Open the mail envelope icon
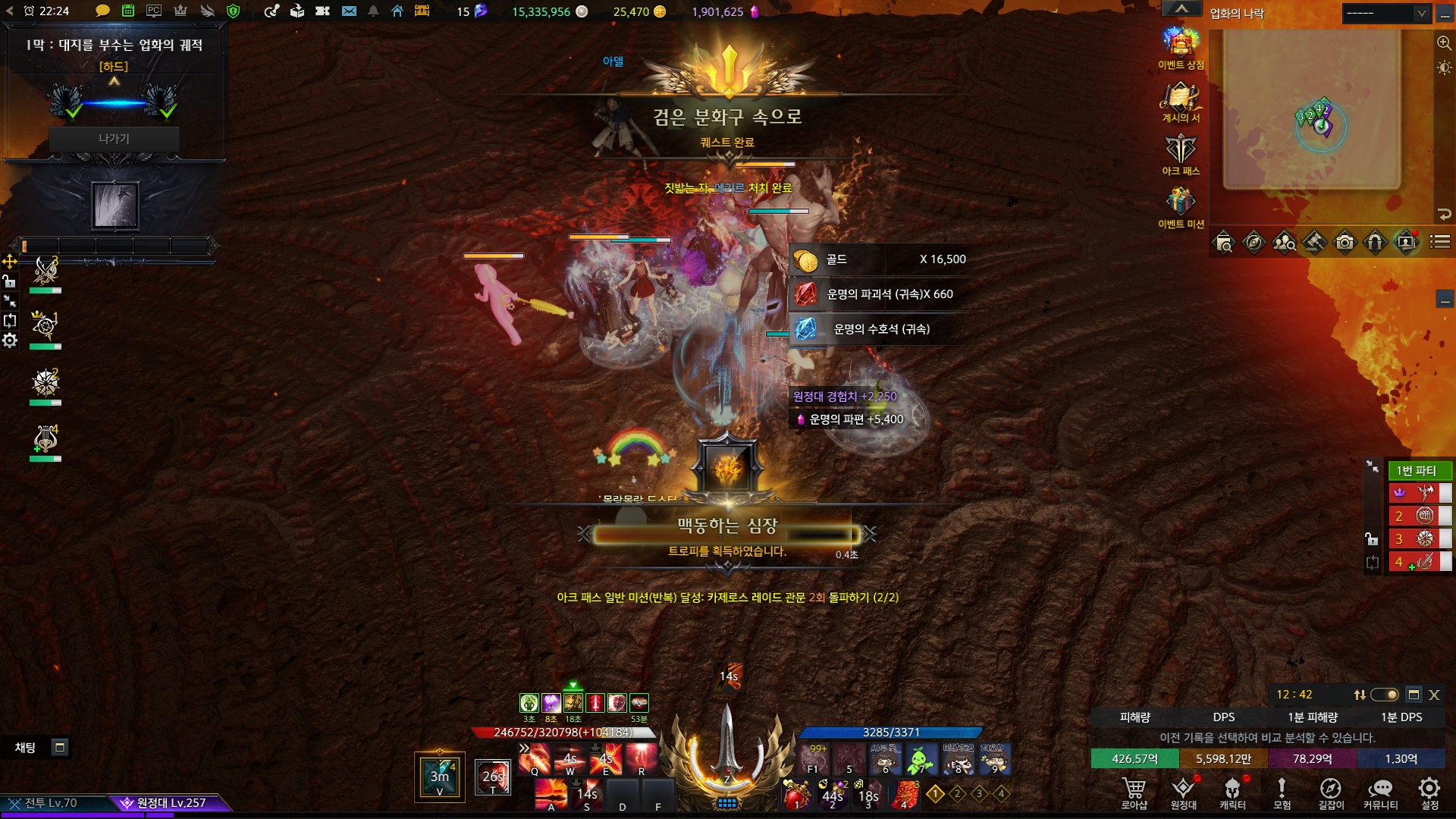This screenshot has width=1456, height=819. (x=349, y=11)
